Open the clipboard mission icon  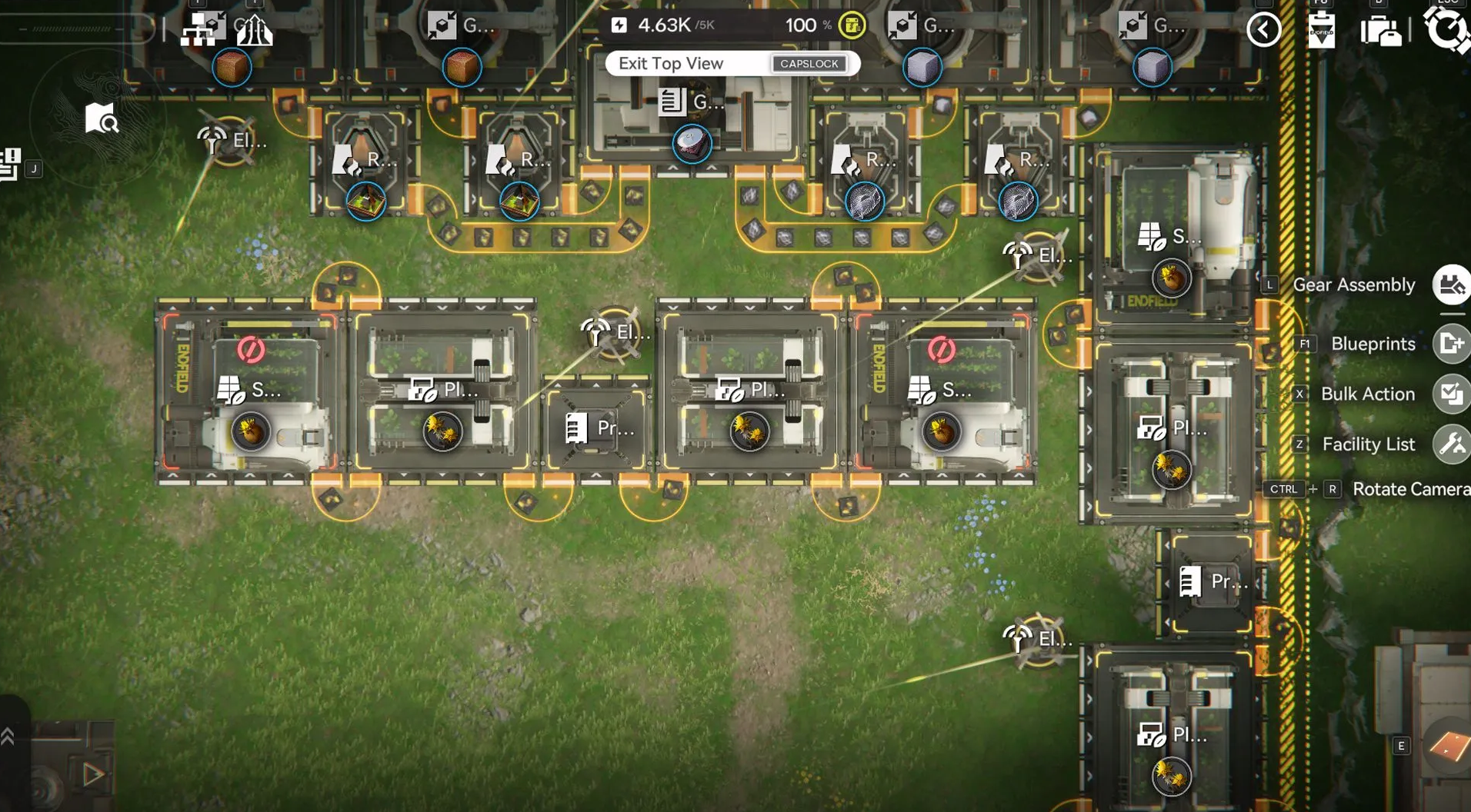(x=1321, y=30)
